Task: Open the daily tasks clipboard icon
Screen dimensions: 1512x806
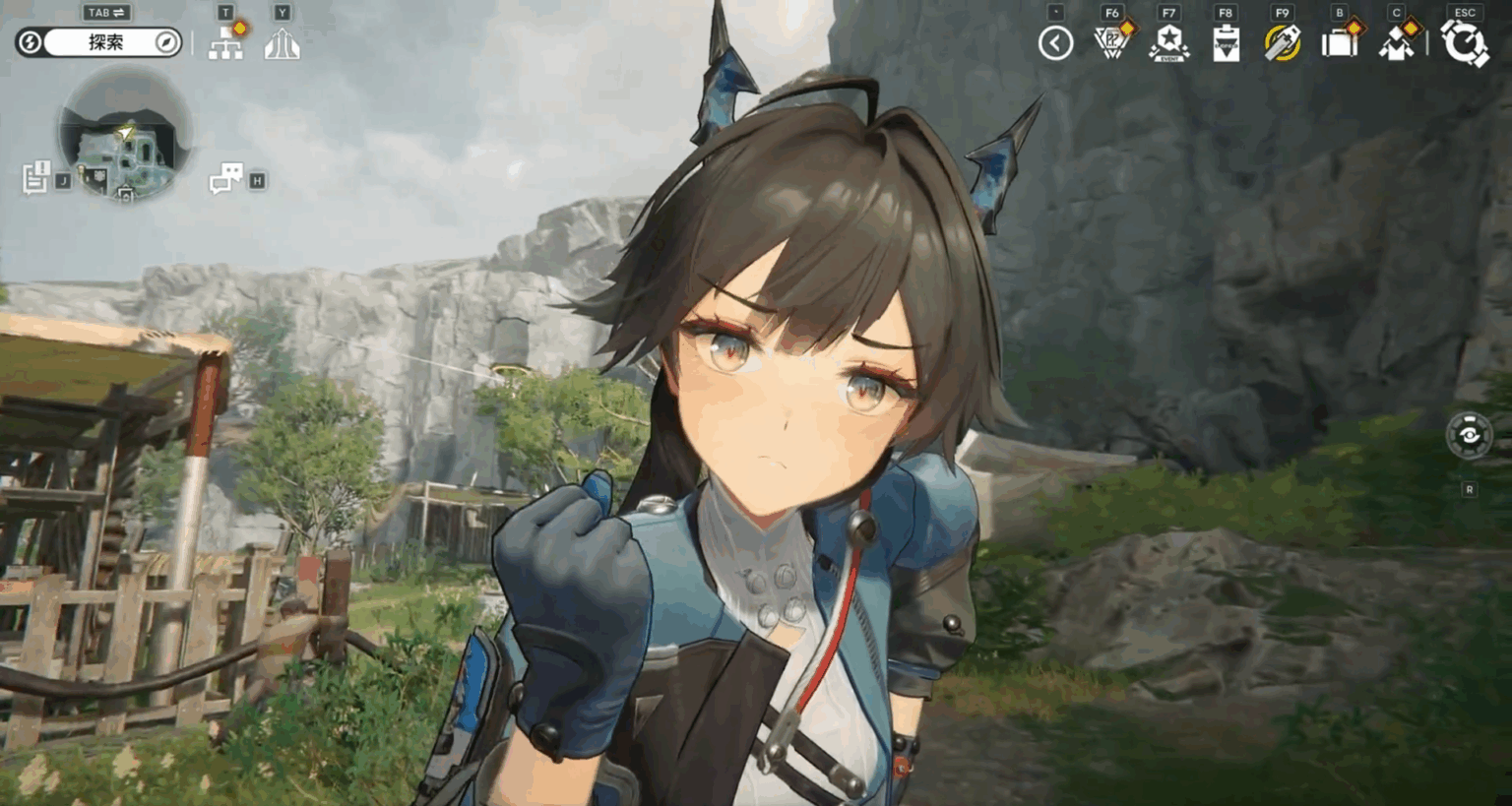Action: click(1224, 42)
